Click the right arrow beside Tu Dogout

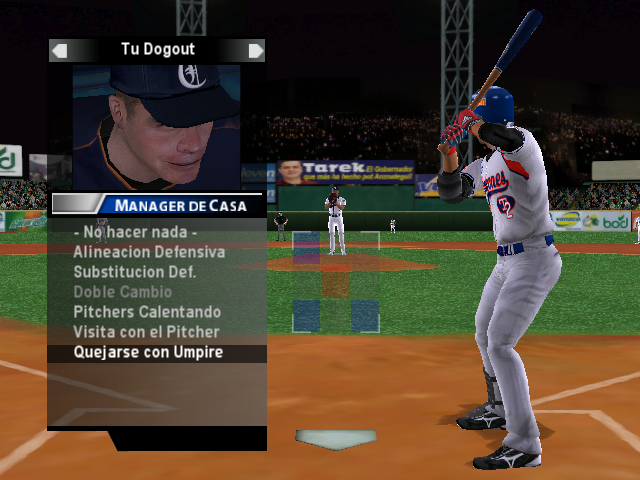point(256,50)
